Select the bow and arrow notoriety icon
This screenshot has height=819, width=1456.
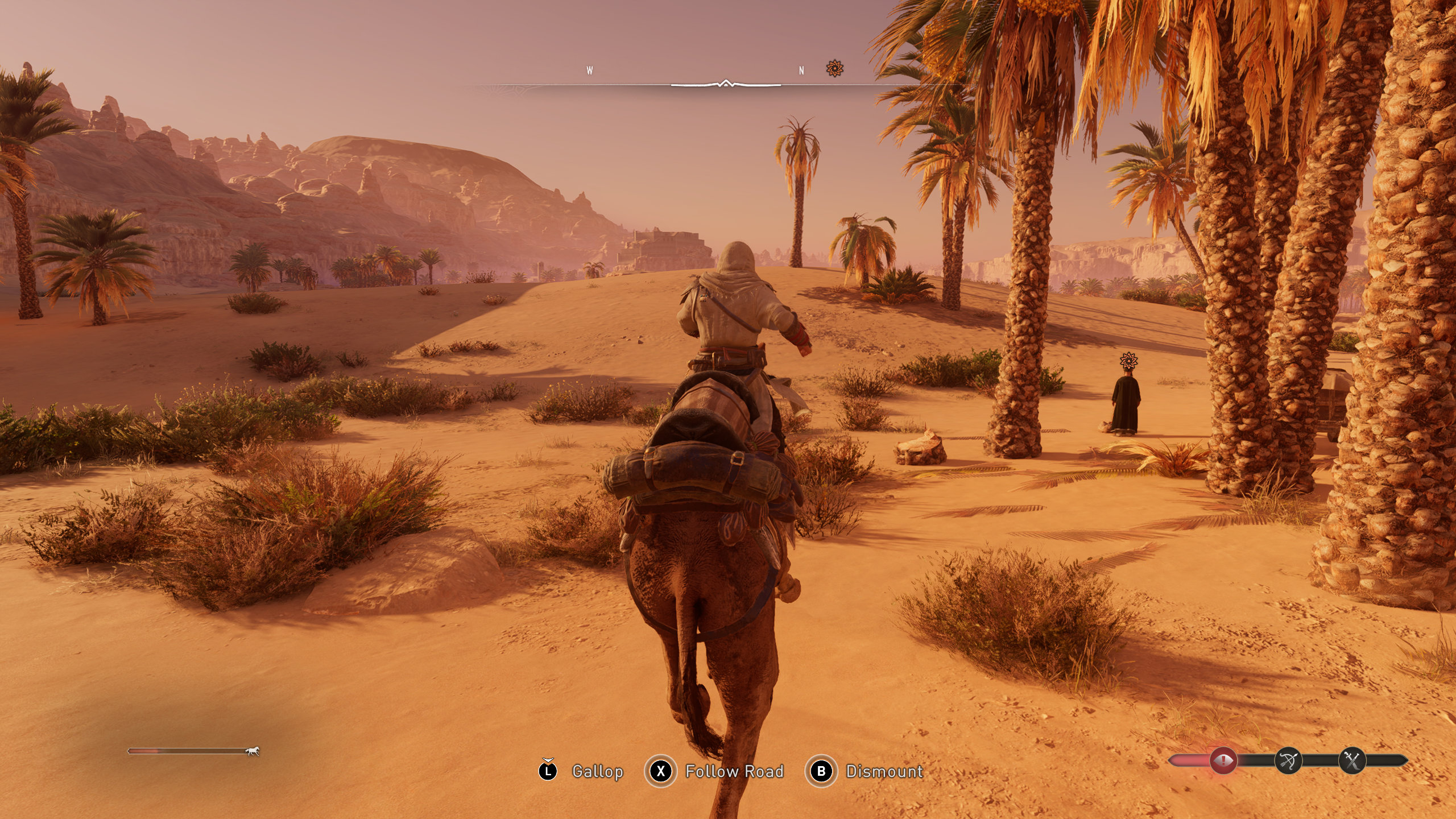pos(1288,760)
